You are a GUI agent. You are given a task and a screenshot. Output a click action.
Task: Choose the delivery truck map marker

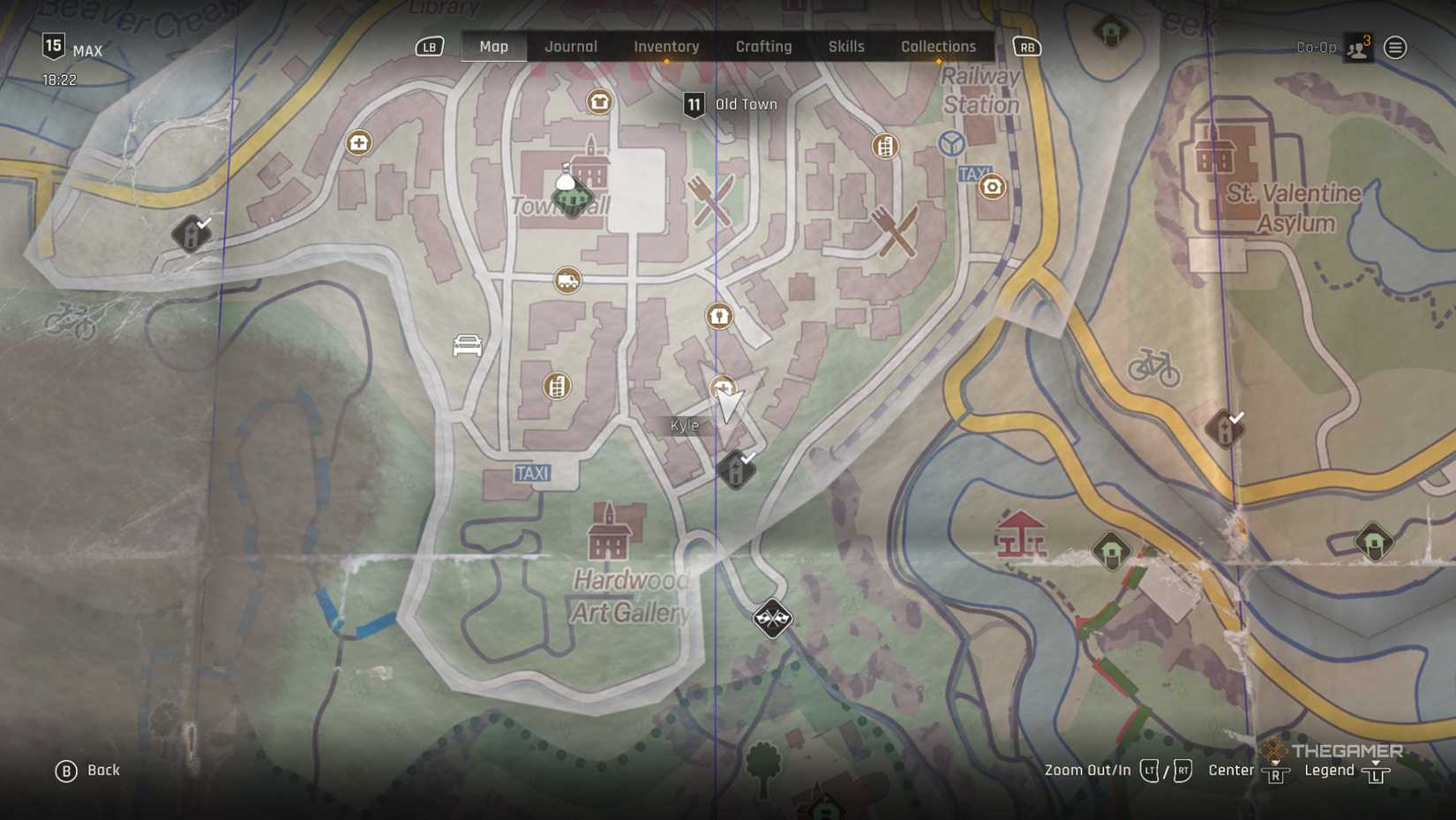[567, 282]
